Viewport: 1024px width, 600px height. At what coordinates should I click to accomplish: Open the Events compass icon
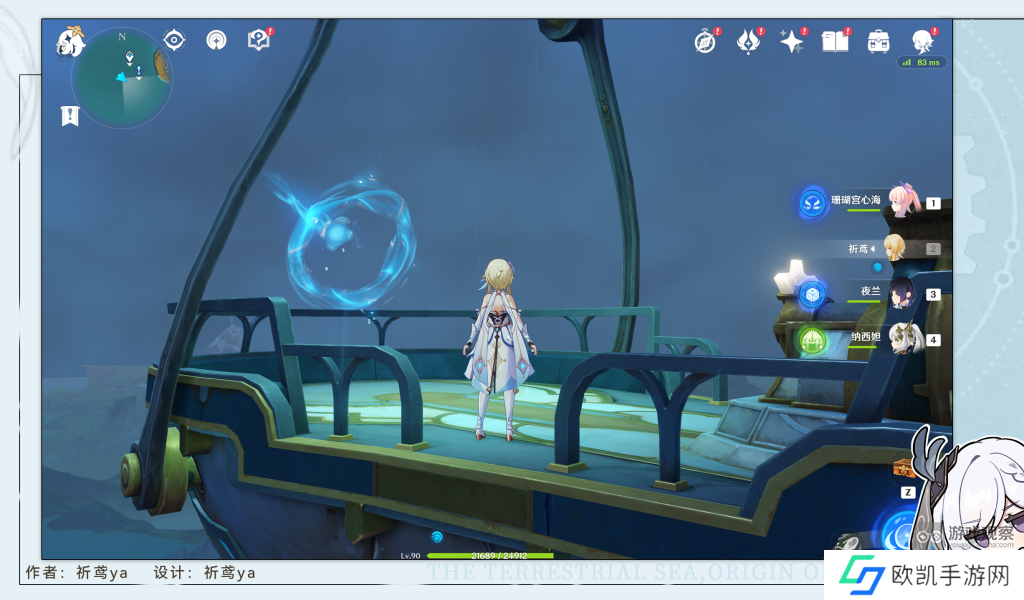[706, 42]
